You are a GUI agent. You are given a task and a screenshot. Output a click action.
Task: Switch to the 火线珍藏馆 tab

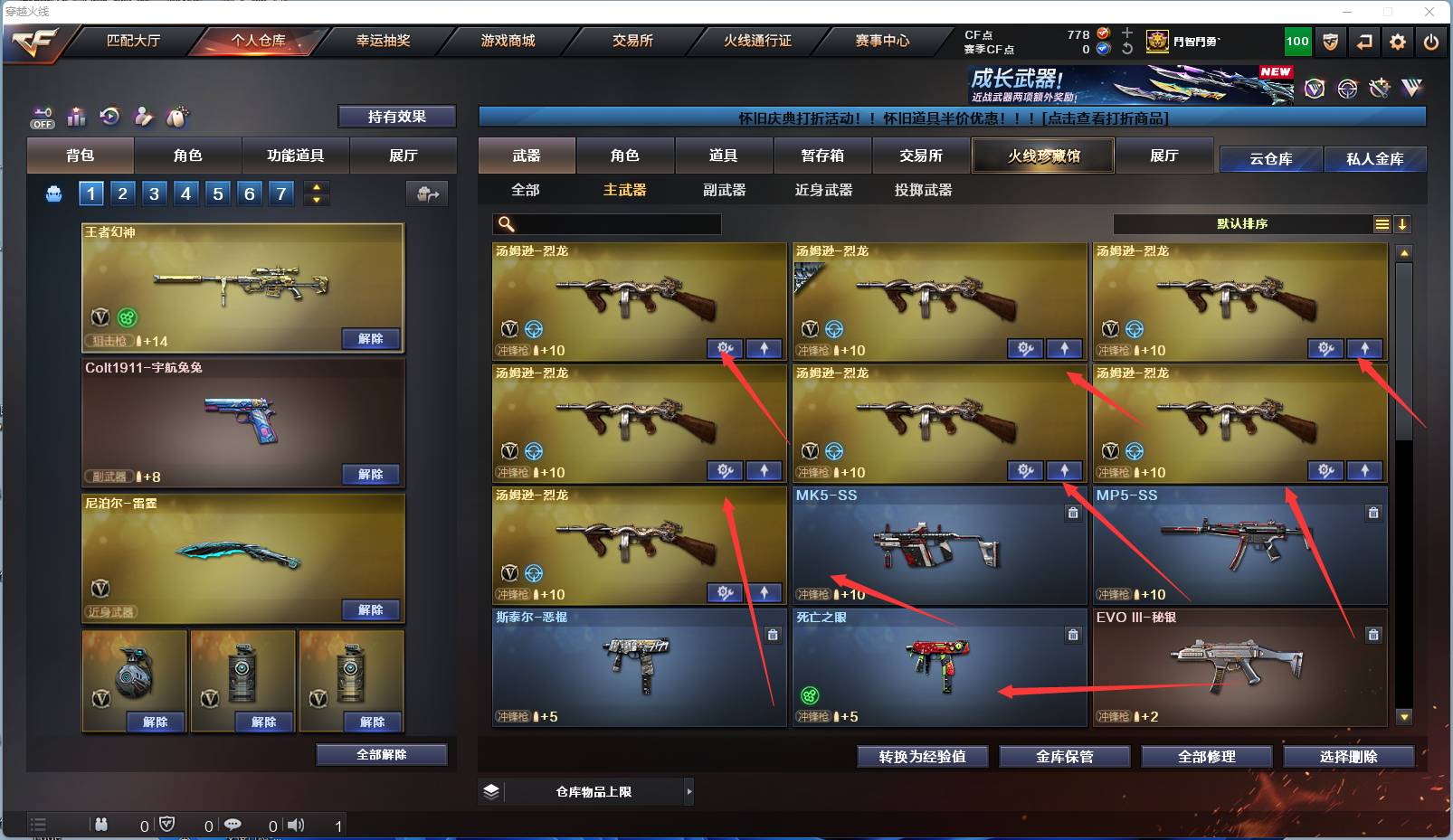pos(1042,156)
